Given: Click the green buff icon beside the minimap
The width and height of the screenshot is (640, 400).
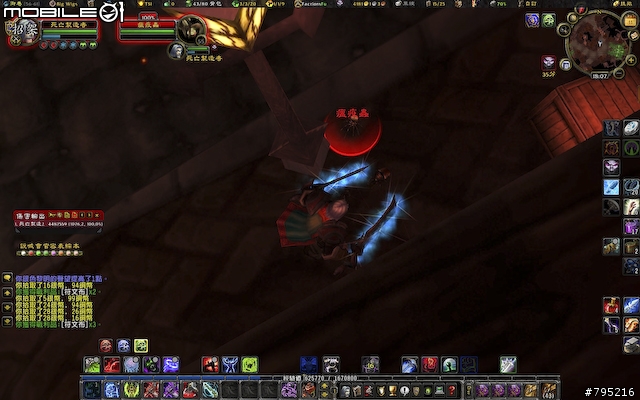Looking at the screenshot, I should click(549, 19).
